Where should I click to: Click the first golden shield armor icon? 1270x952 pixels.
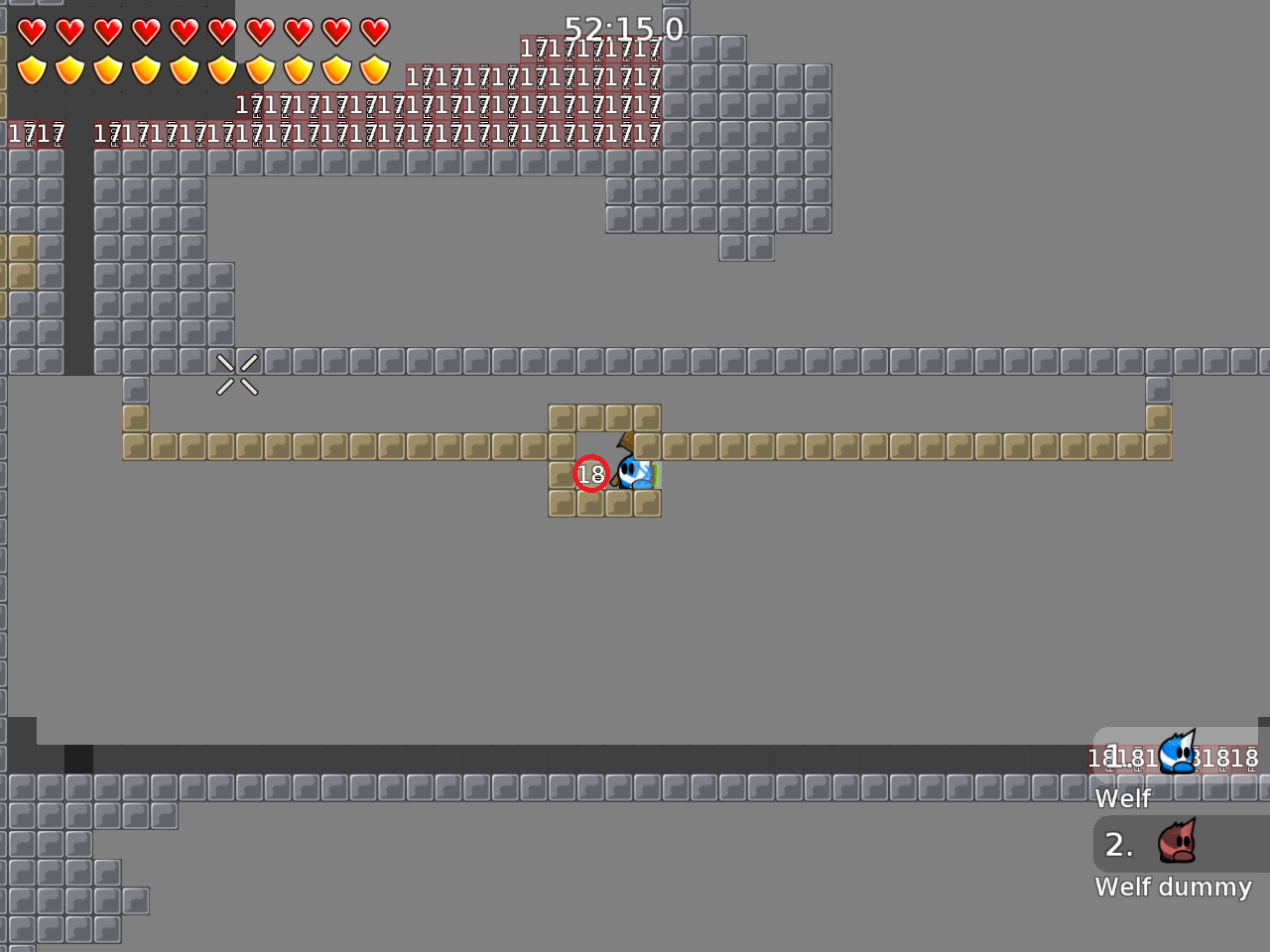[x=30, y=70]
